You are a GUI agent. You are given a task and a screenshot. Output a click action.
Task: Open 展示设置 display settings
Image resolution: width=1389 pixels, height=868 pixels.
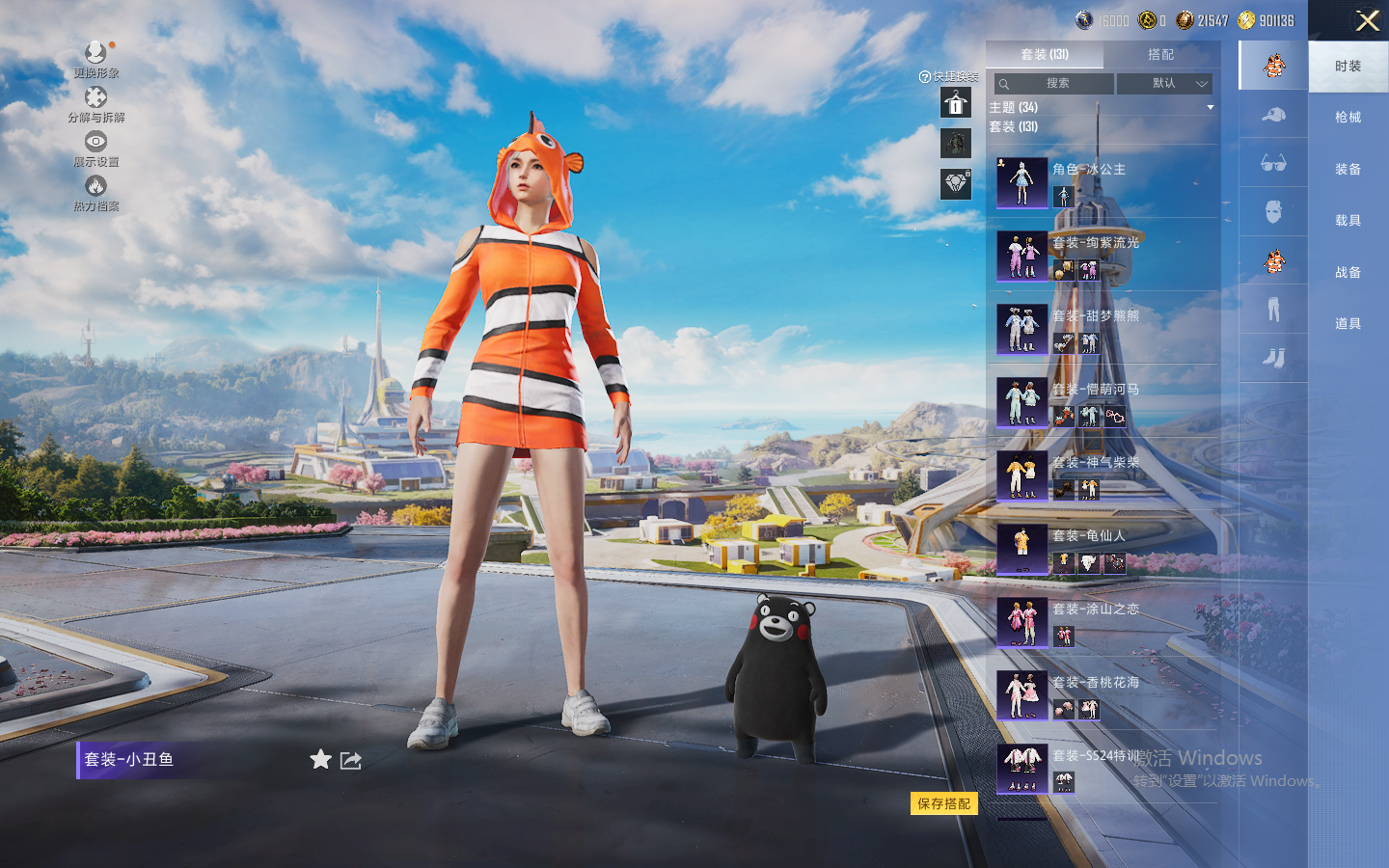[x=95, y=149]
